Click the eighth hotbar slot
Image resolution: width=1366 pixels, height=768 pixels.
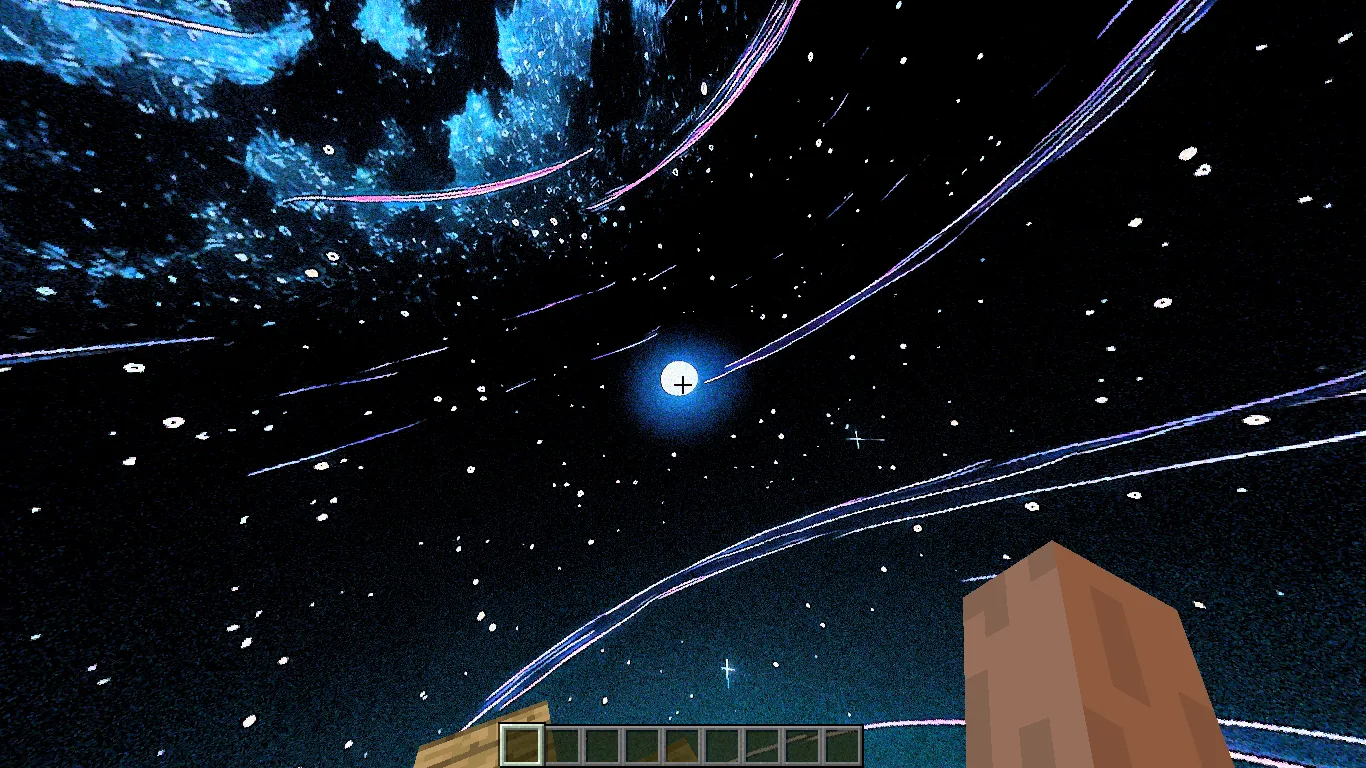[x=802, y=745]
